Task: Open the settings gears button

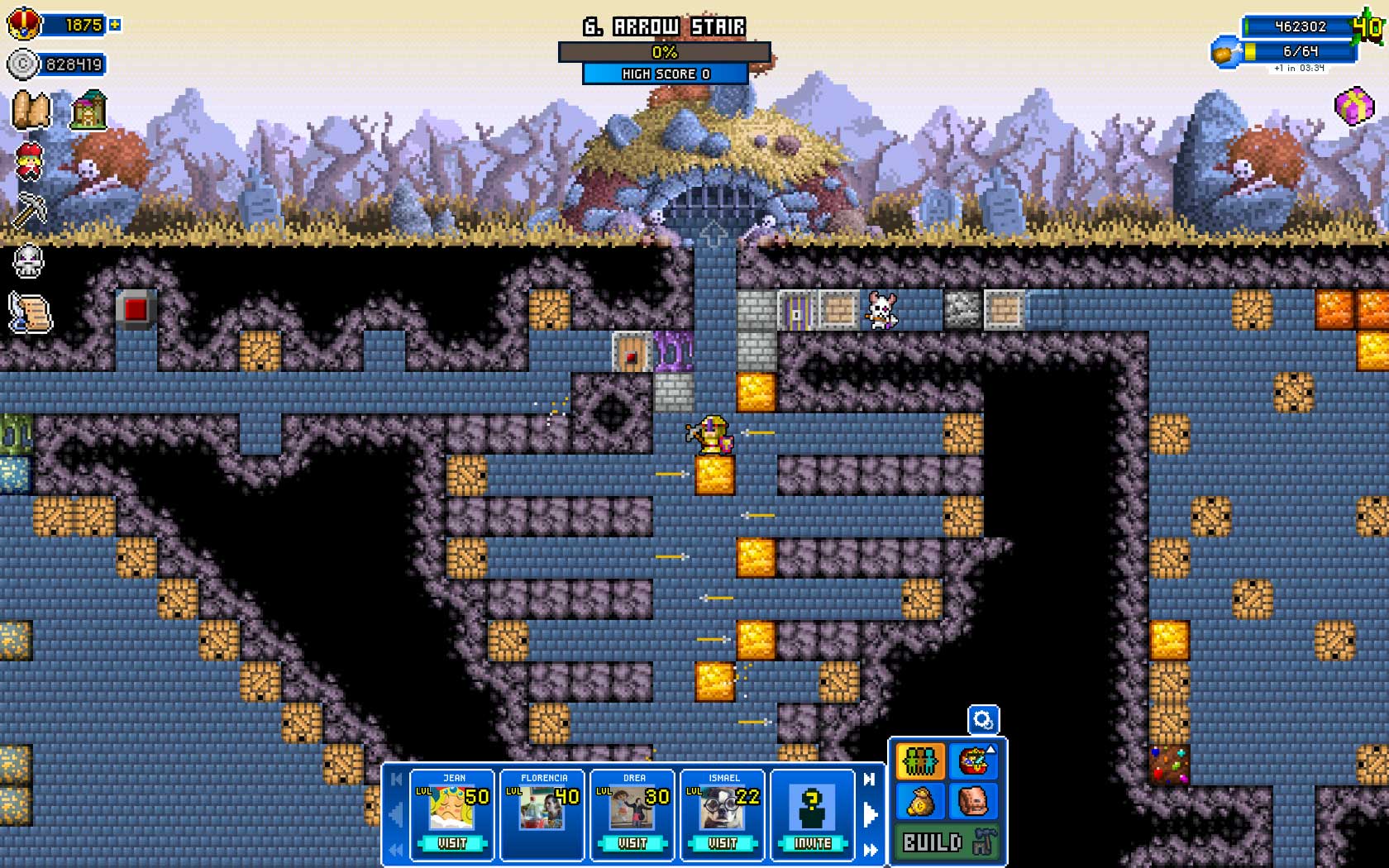Action: [x=983, y=720]
